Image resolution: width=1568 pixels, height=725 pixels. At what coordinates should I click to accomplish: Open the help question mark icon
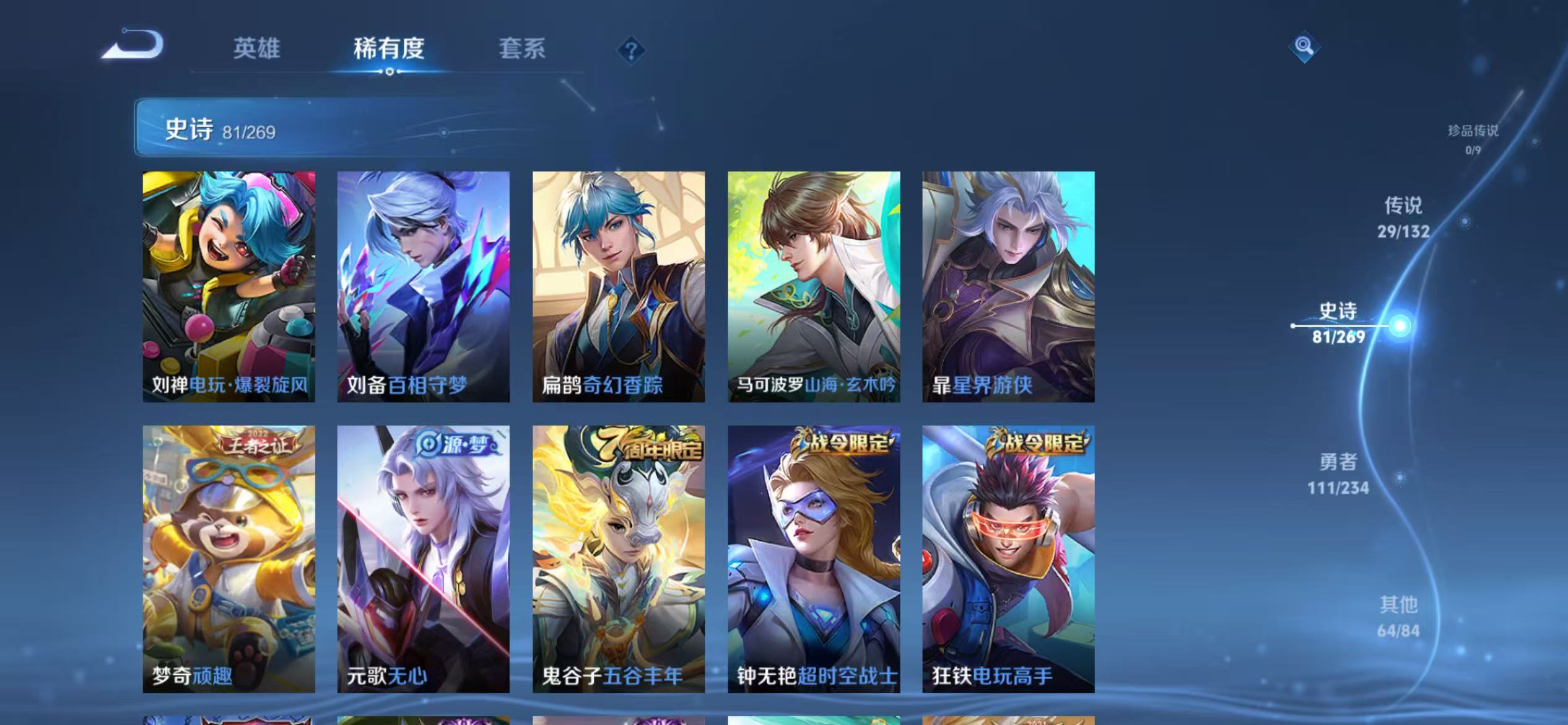[630, 50]
